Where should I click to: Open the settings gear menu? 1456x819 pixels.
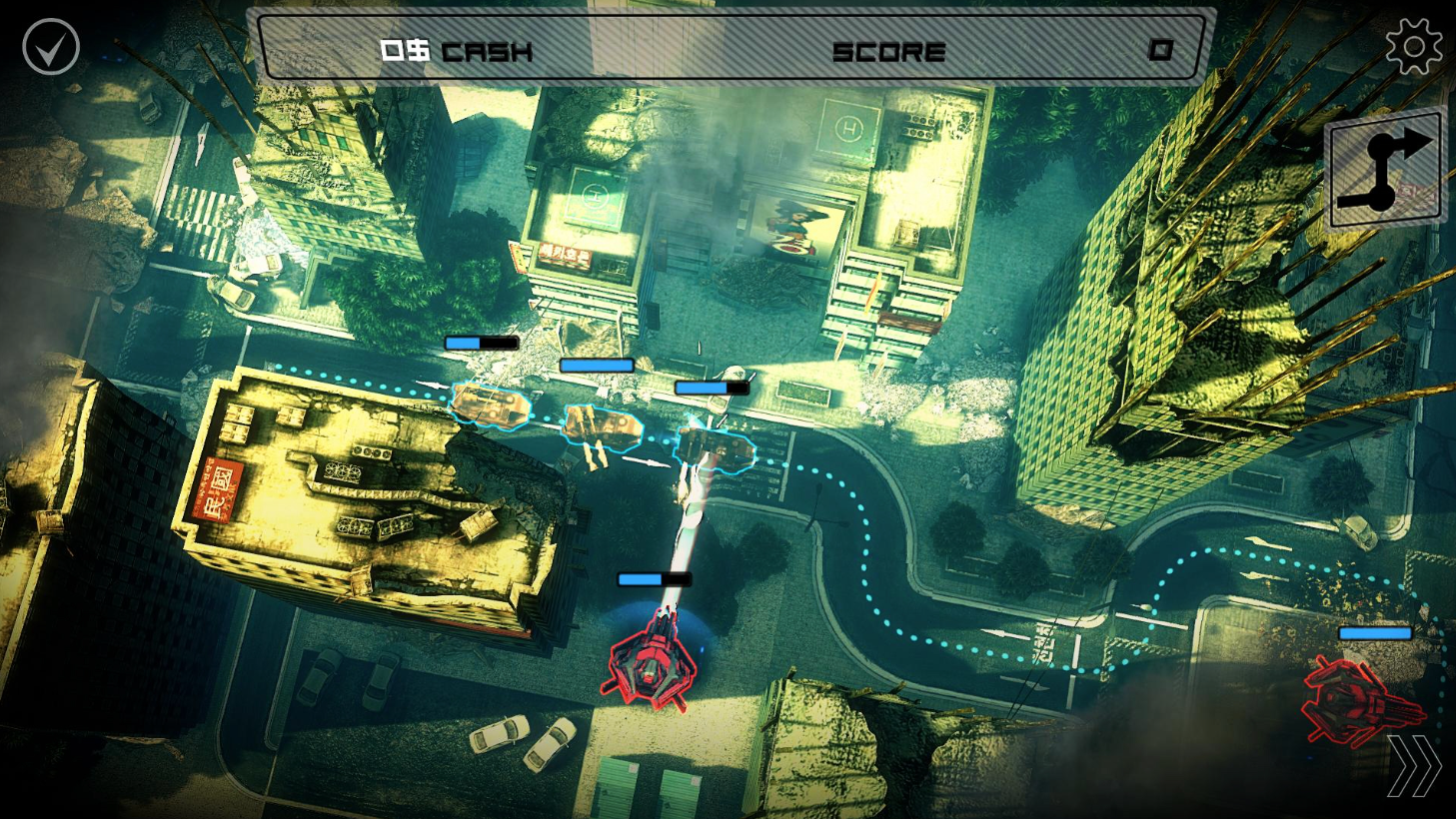coord(1415,44)
